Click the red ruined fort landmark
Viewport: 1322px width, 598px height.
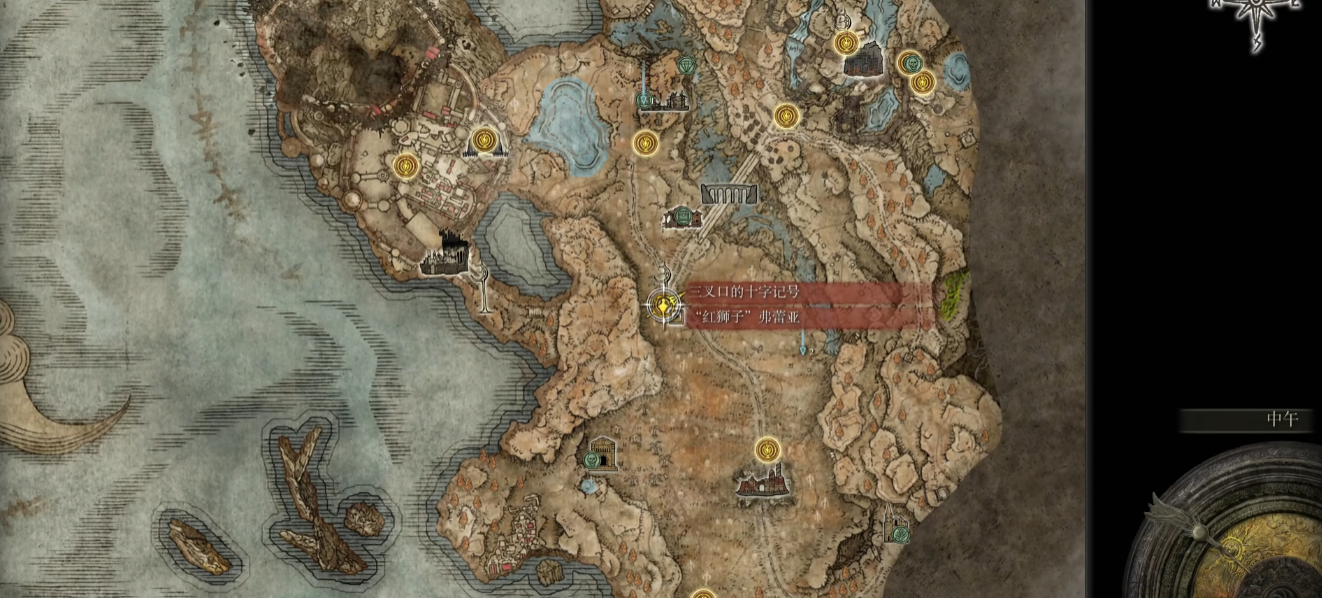(x=765, y=485)
